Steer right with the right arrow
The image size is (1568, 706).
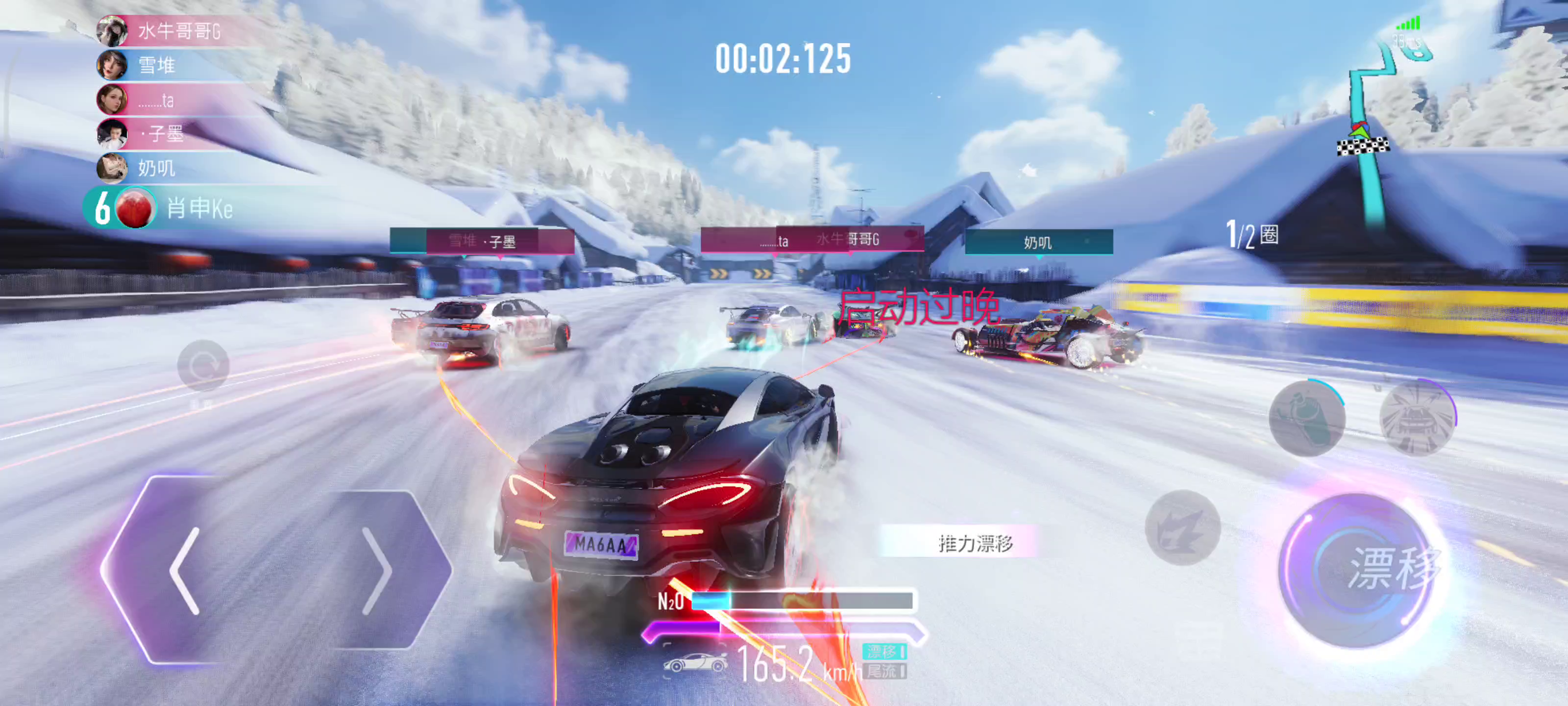coord(377,571)
